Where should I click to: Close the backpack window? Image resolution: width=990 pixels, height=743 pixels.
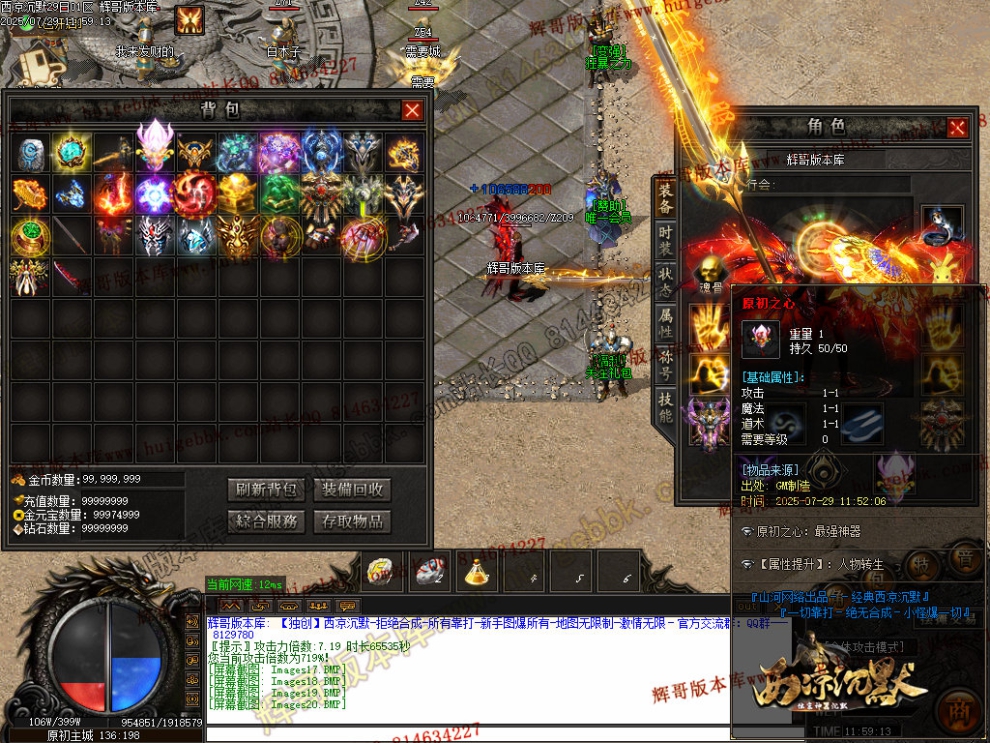[411, 111]
